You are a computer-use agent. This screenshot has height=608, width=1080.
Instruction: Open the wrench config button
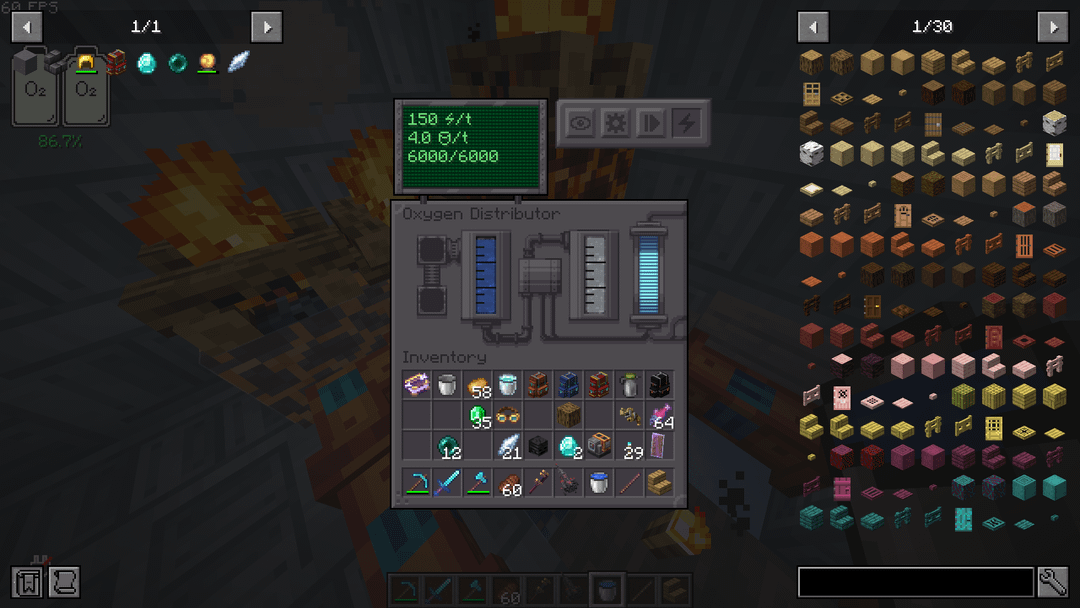[x=1053, y=582]
